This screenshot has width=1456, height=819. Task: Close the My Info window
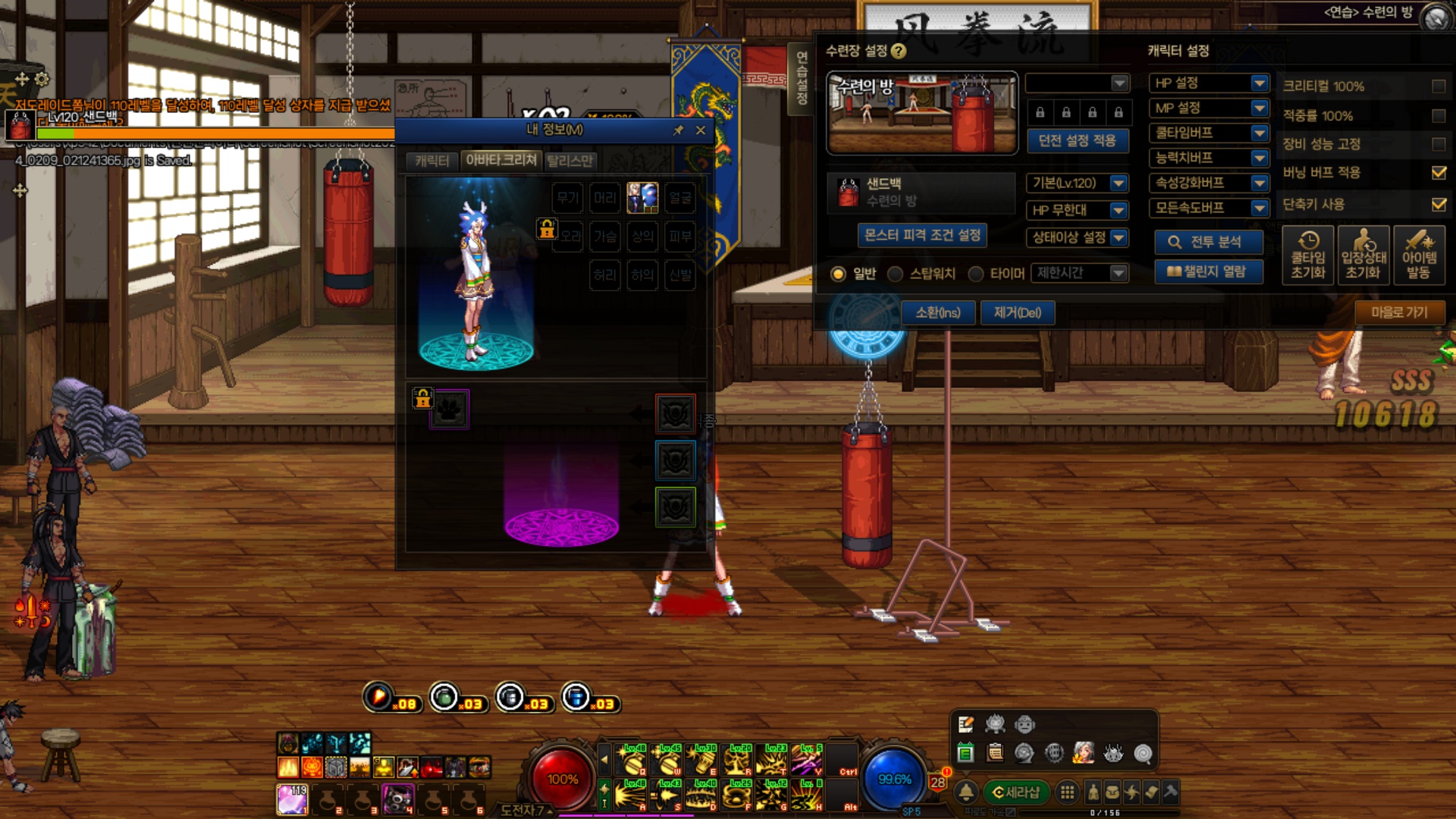point(701,130)
